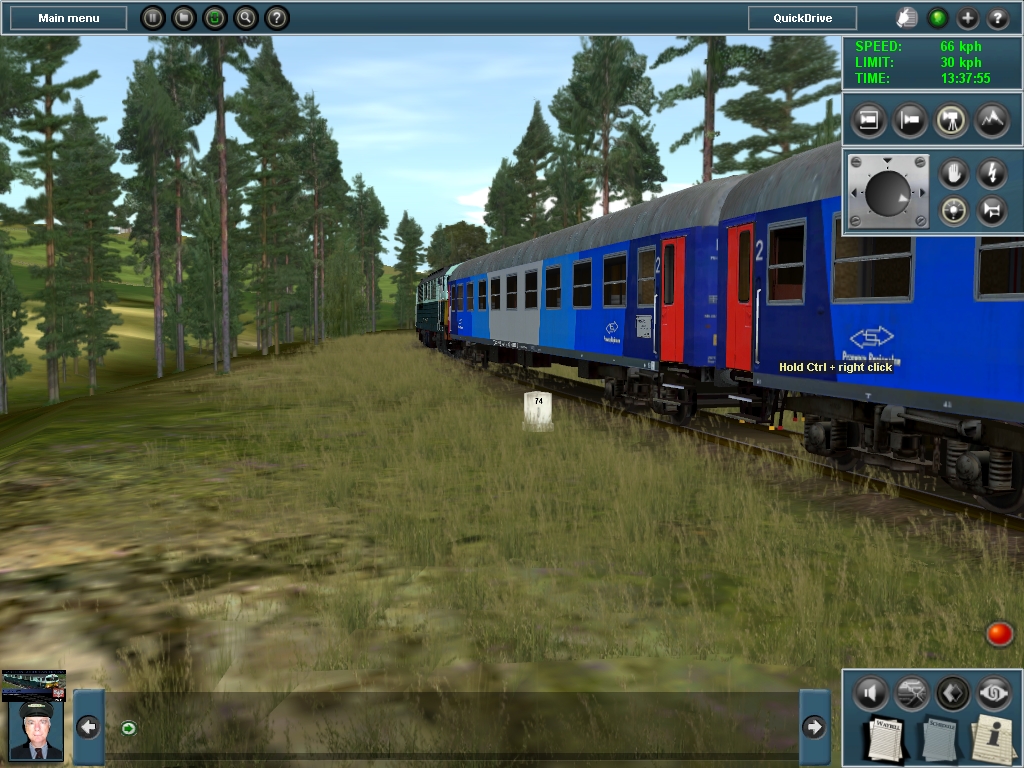Click the hand-and-document icon
Image resolution: width=1024 pixels, height=768 pixels.
907,18
